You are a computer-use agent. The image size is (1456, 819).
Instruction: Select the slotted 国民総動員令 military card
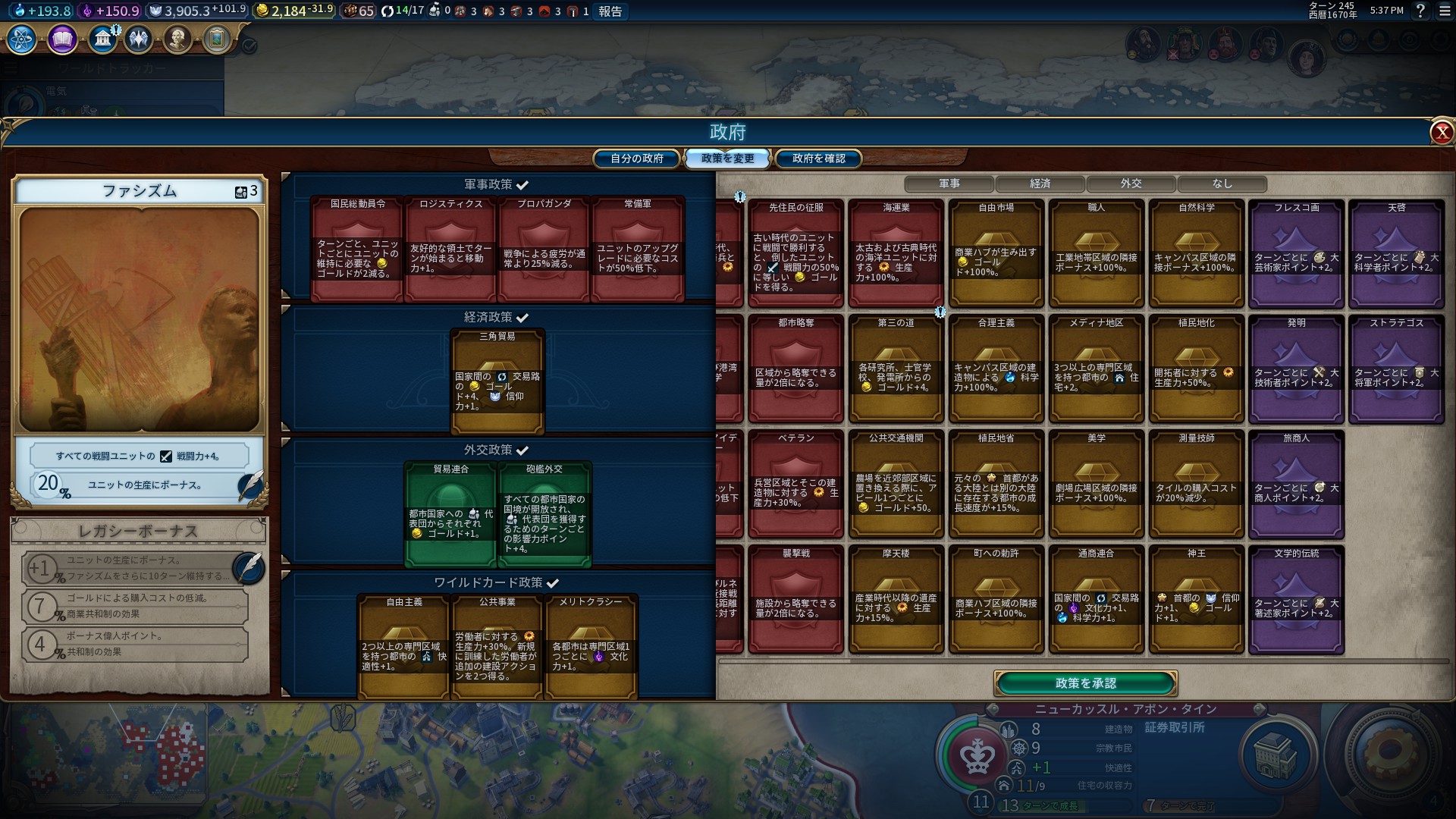[x=357, y=249]
